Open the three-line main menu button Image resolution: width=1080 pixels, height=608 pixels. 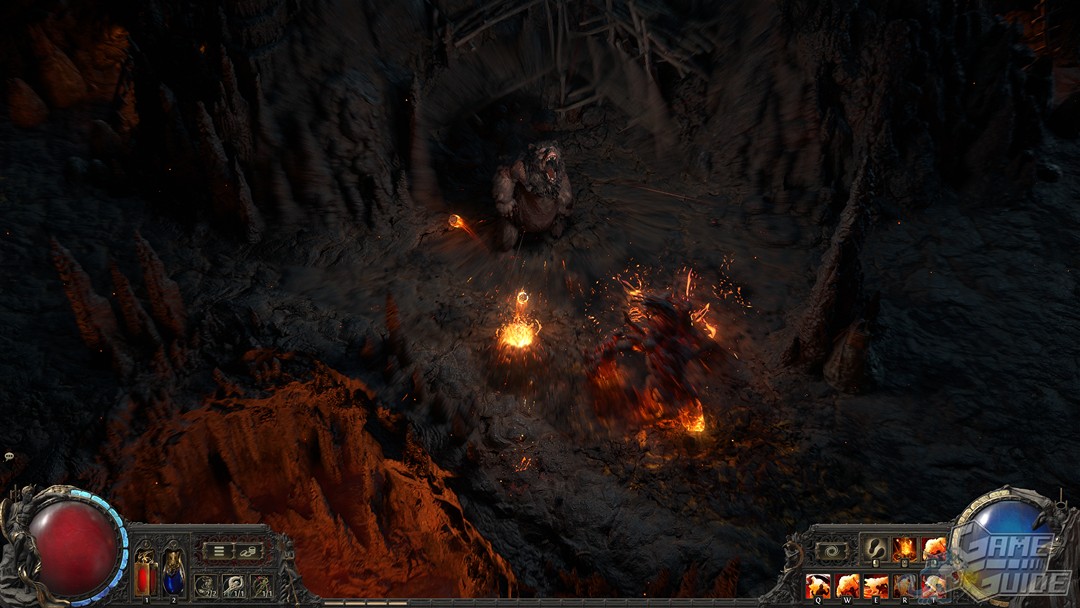click(x=217, y=550)
